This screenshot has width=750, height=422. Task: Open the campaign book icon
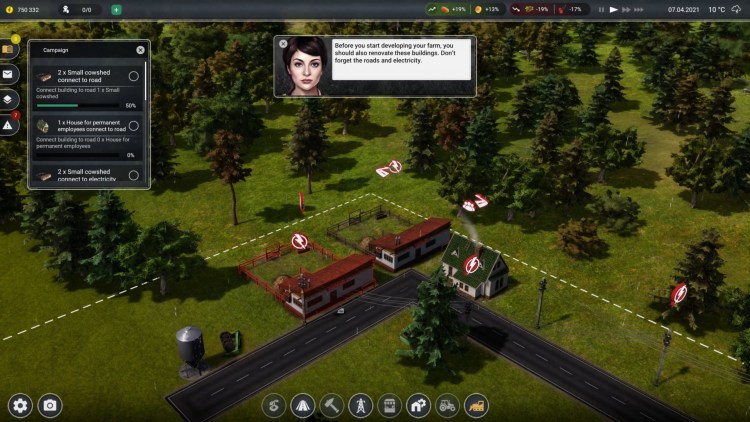coord(9,49)
